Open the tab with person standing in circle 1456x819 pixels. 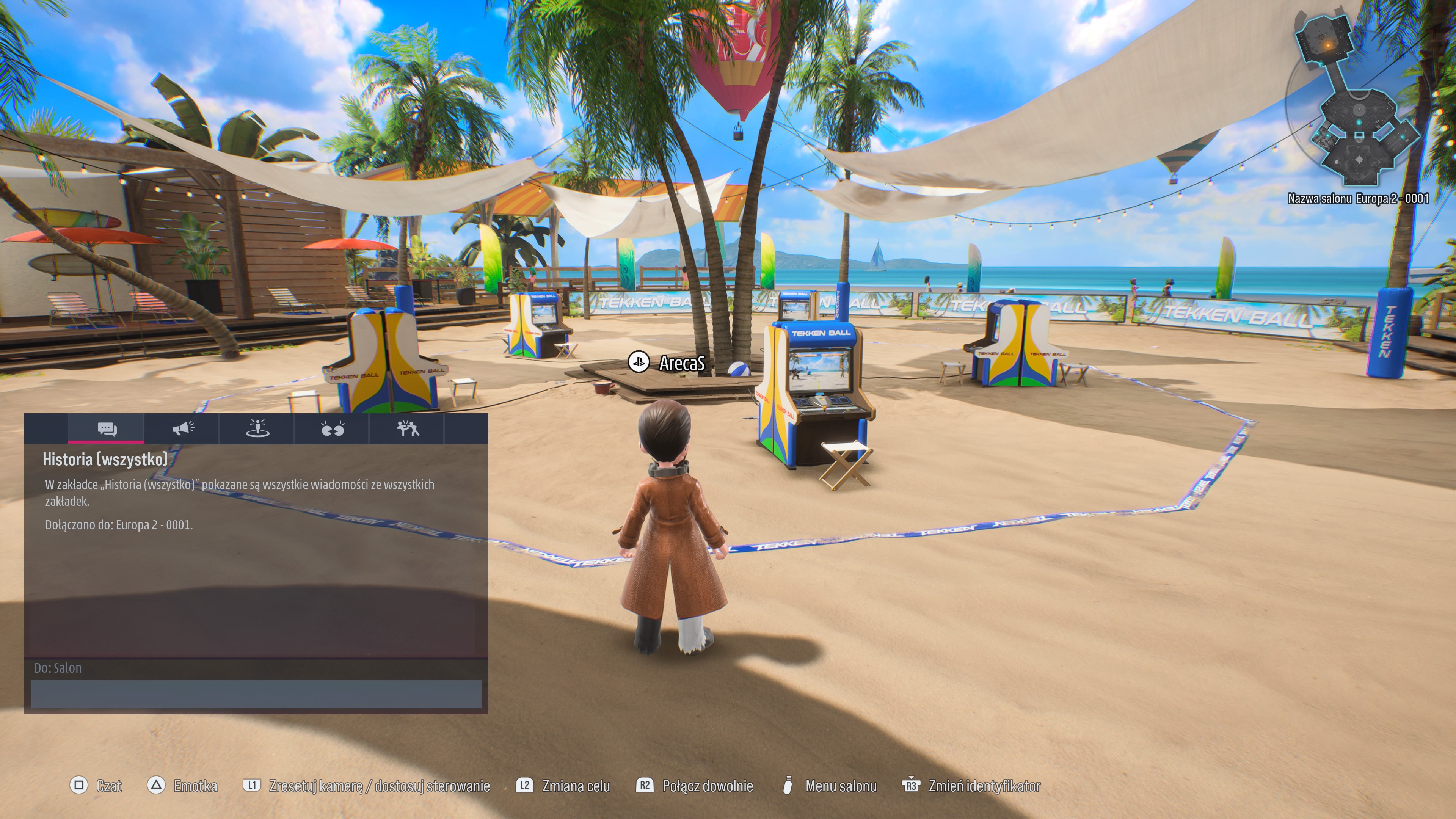point(257,429)
